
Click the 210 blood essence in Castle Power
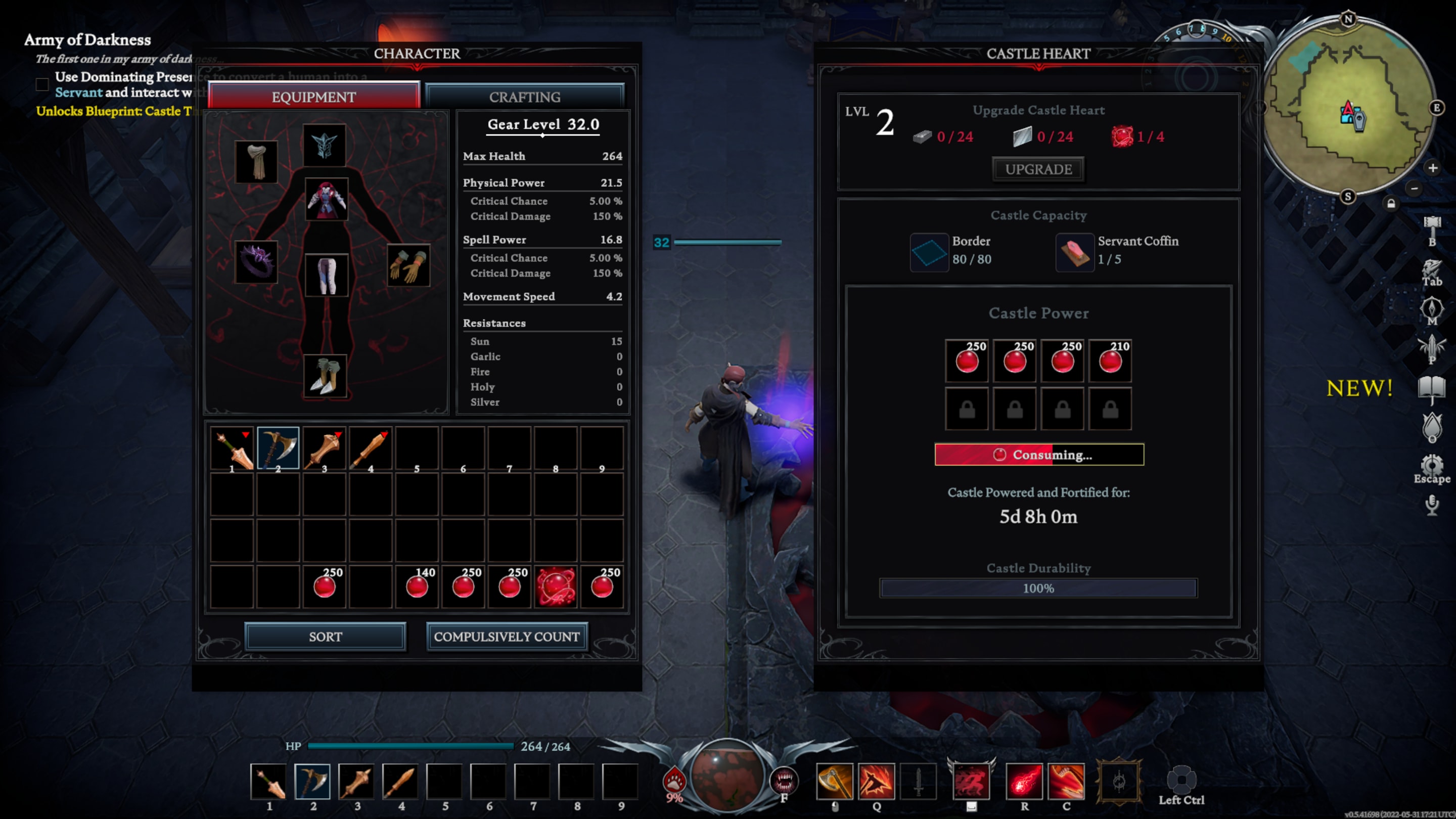coord(1110,360)
